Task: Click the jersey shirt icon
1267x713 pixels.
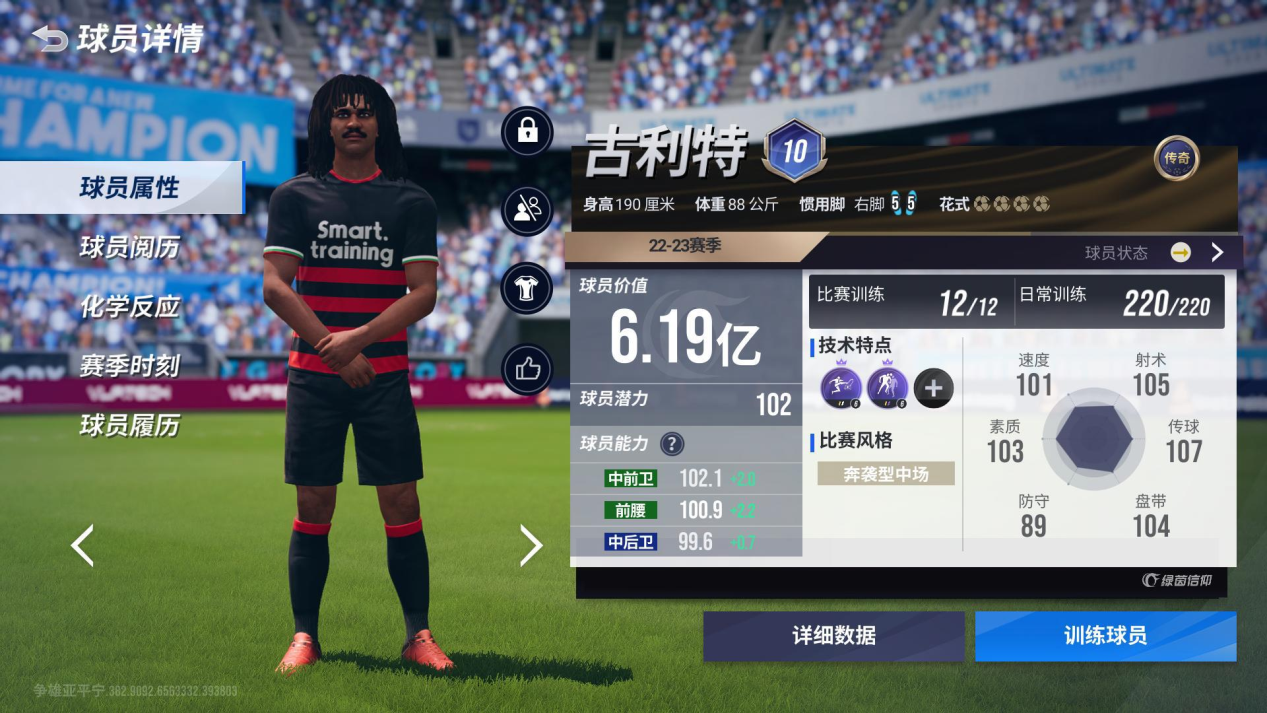Action: tap(527, 290)
